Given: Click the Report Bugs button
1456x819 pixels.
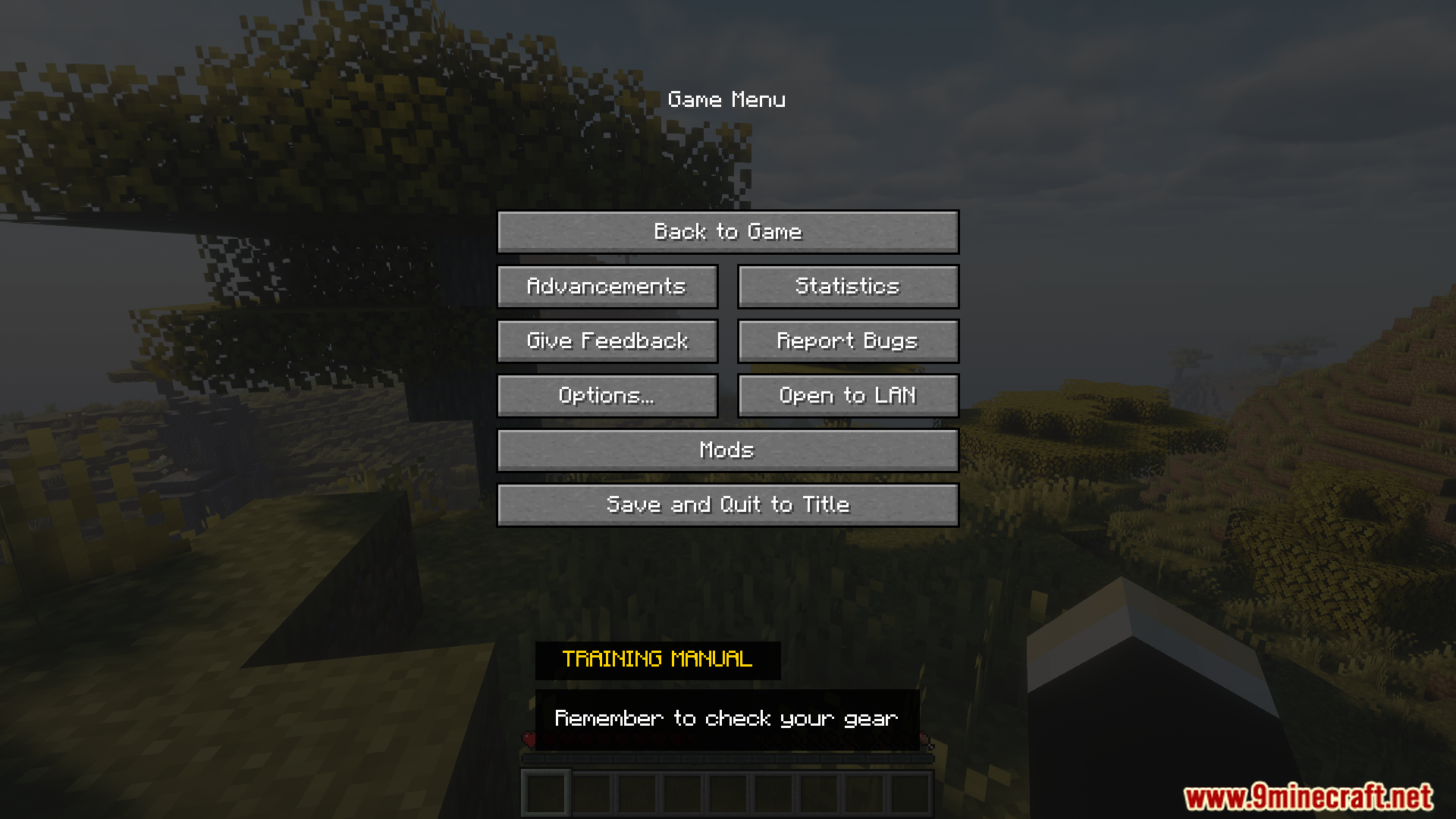Looking at the screenshot, I should (x=847, y=340).
